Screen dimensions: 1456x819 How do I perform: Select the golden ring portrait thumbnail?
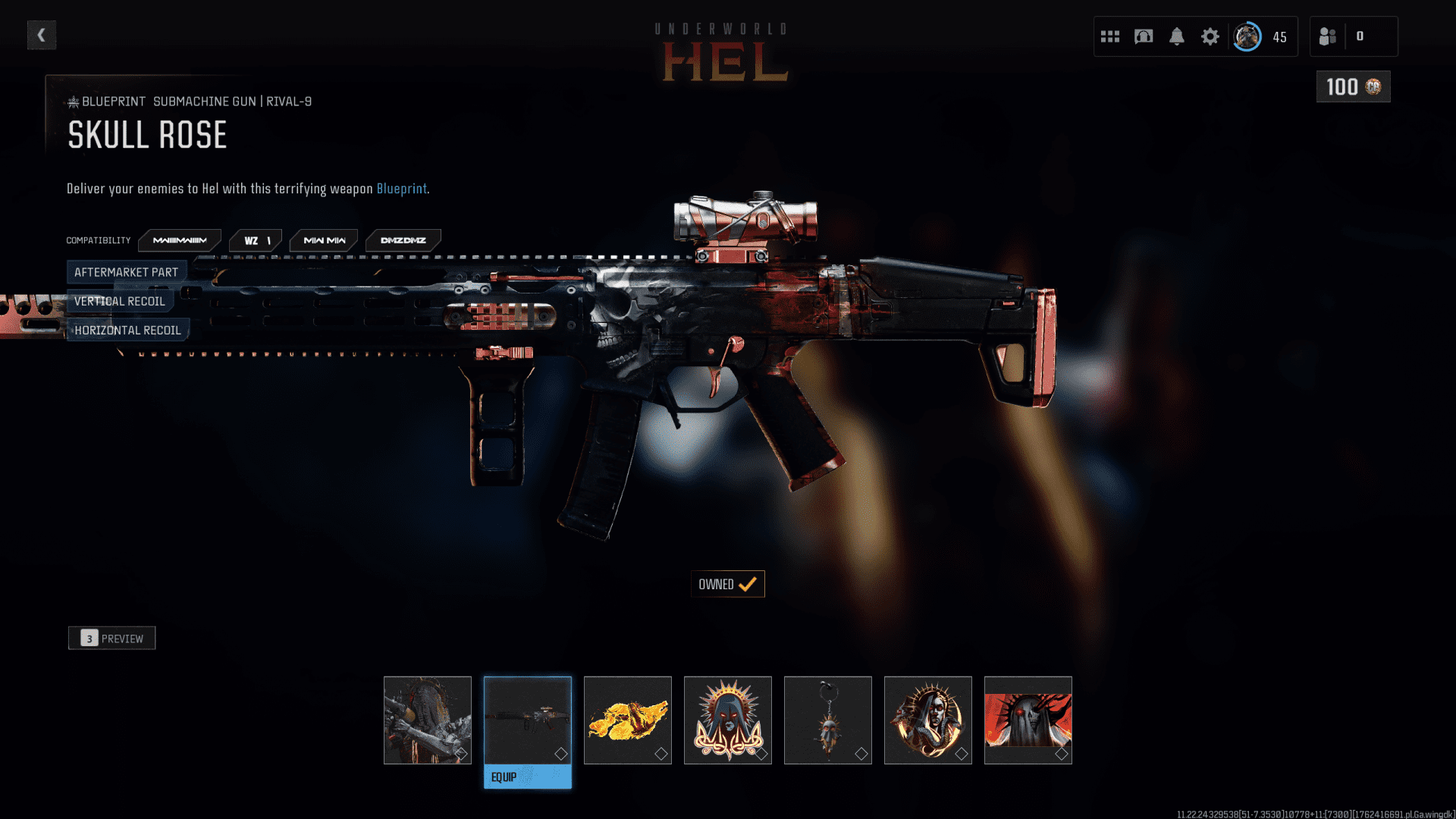pyautogui.click(x=928, y=720)
